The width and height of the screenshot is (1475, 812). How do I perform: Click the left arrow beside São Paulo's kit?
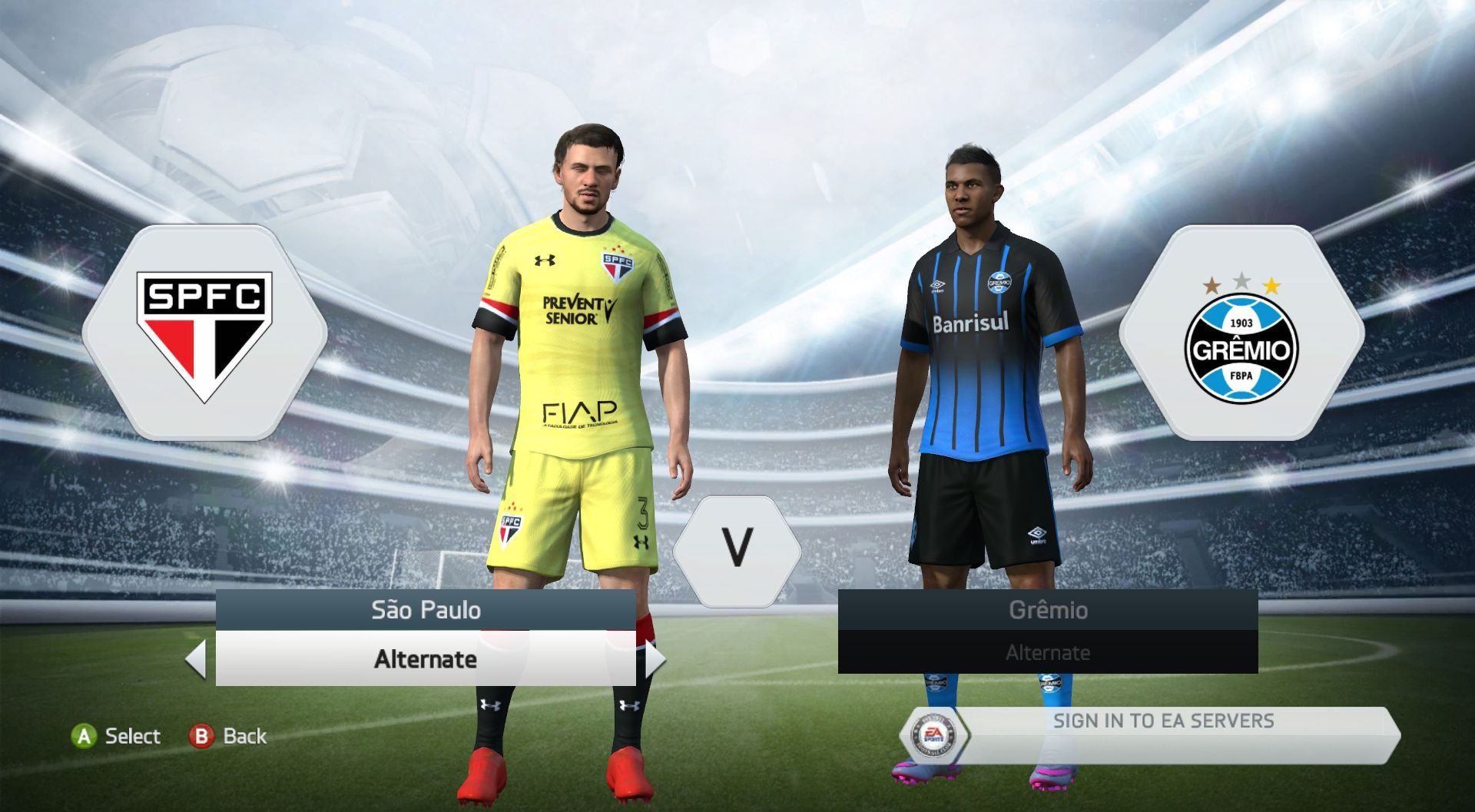pos(197,659)
